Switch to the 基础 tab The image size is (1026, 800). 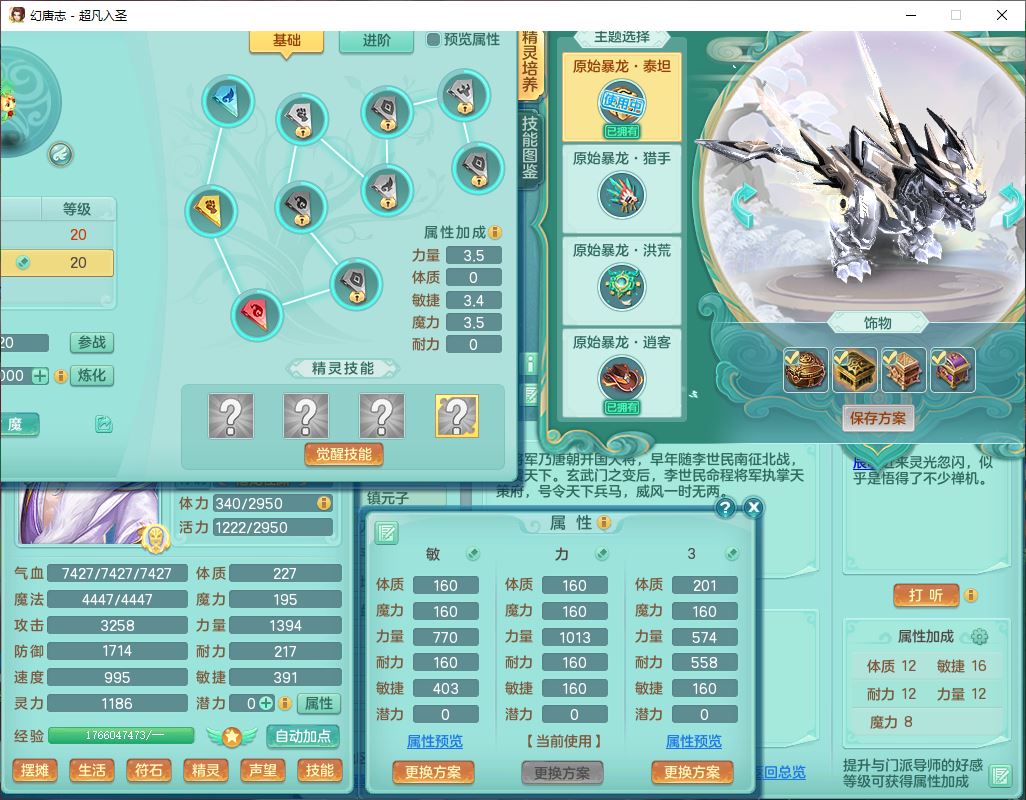[x=286, y=40]
